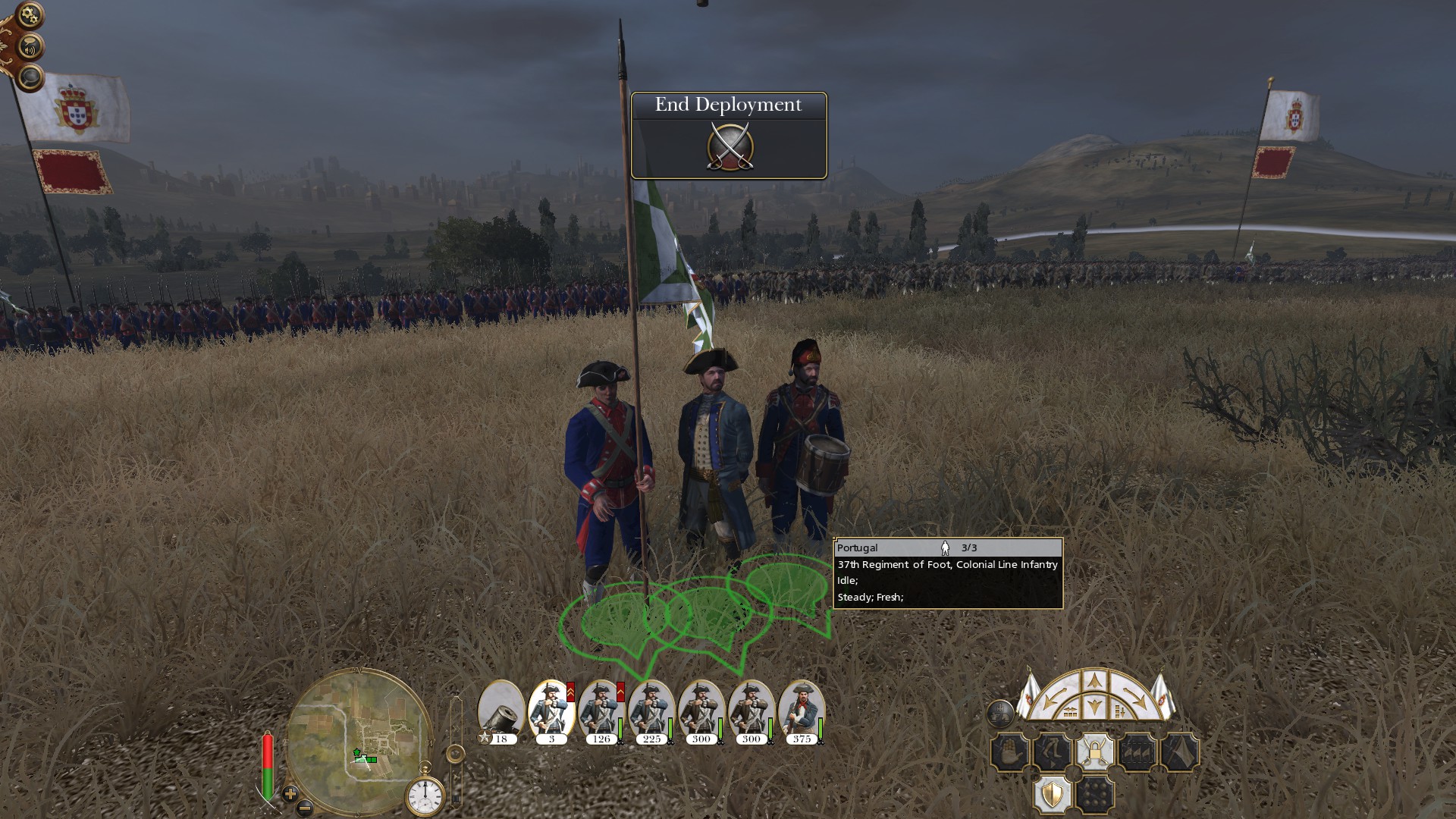Unlock unit formation via the padlock icon
The width and height of the screenshot is (1456, 819).
pos(1095,752)
